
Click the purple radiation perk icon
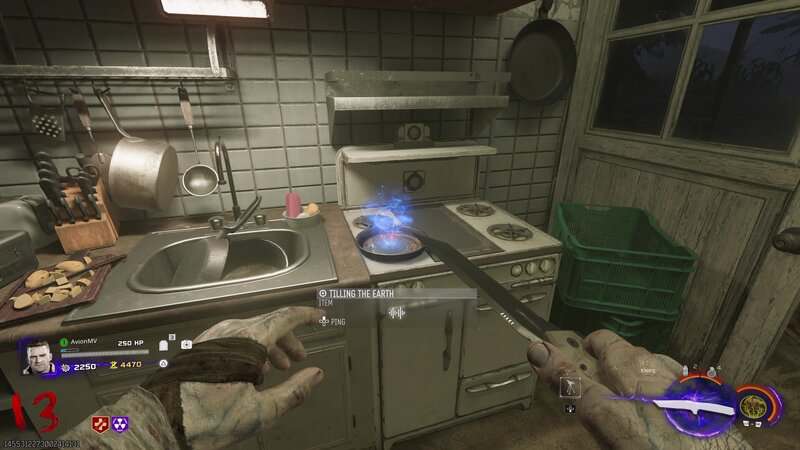click(x=120, y=424)
